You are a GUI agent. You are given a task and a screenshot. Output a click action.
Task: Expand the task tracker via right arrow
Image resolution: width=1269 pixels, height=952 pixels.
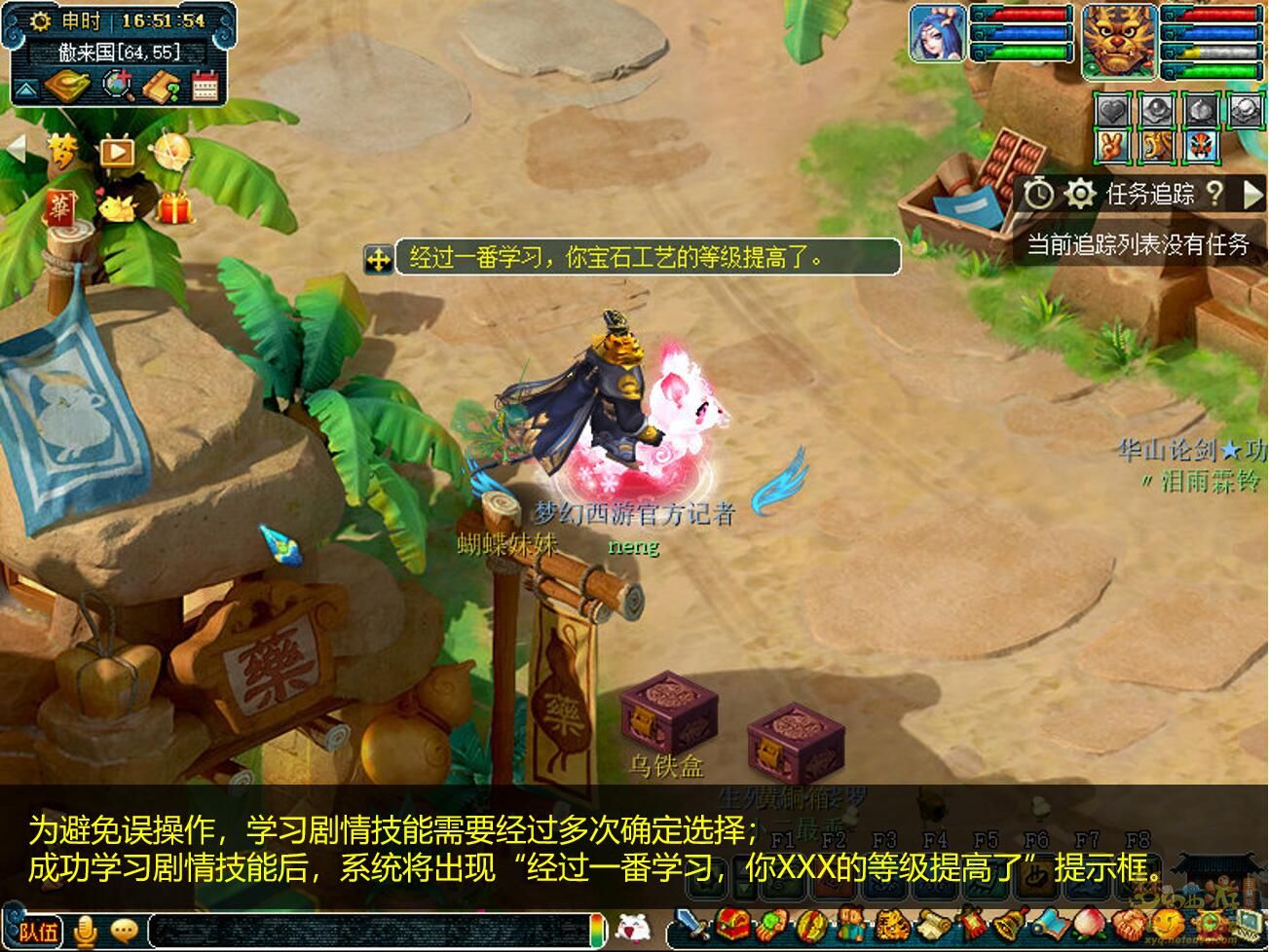click(x=1252, y=194)
